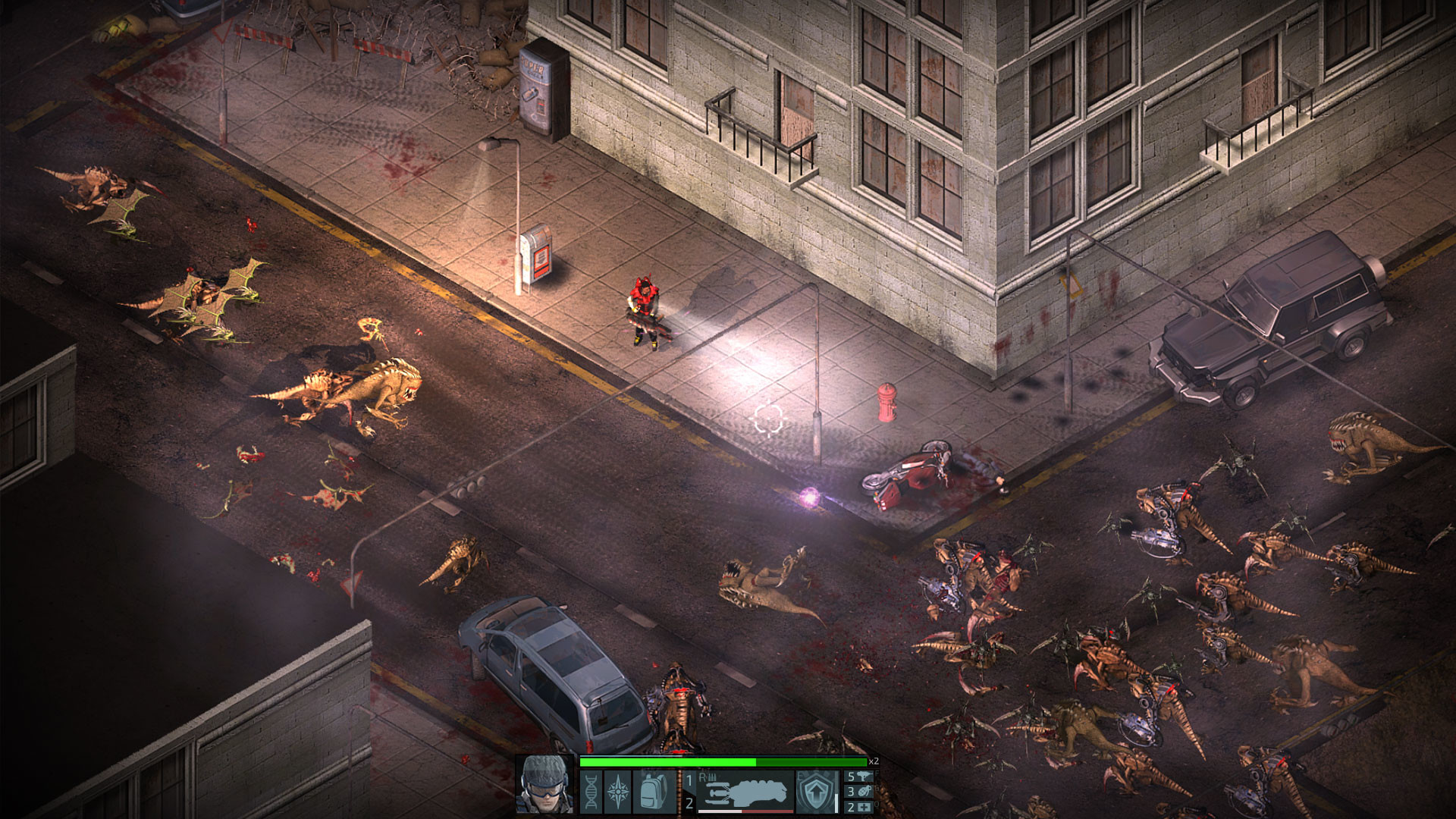Switch to weapon slot 2
The width and height of the screenshot is (1456, 819).
pos(689,803)
